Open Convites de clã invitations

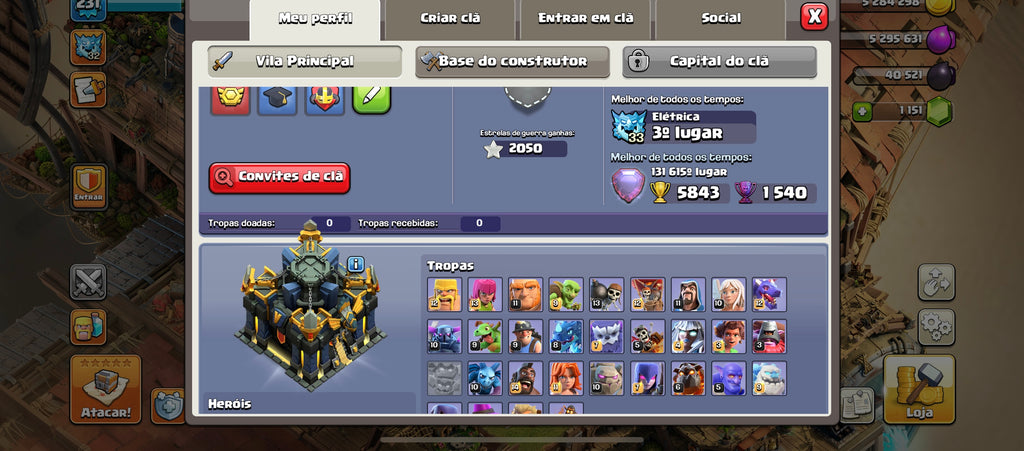280,177
